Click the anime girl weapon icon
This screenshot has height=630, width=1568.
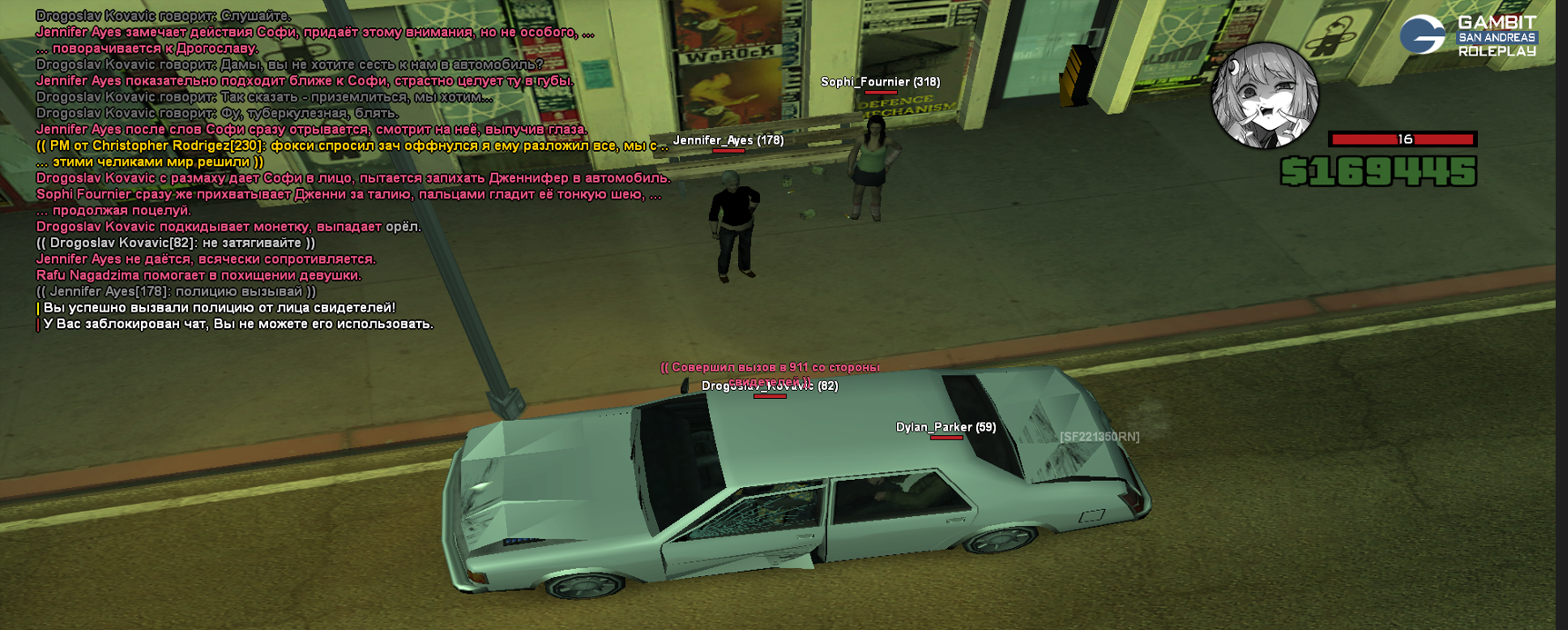(1264, 95)
